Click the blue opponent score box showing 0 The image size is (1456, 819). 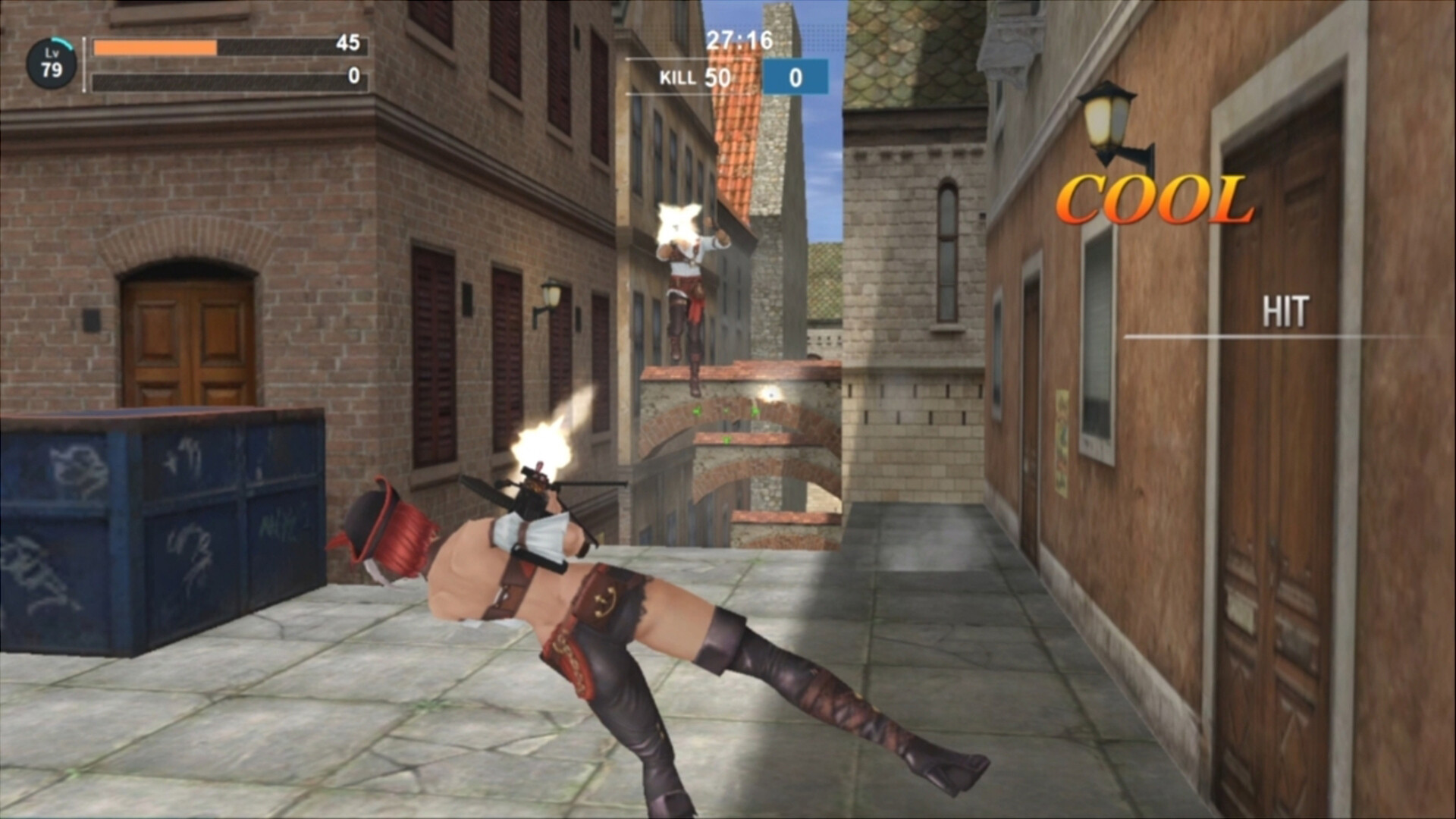coord(796,78)
